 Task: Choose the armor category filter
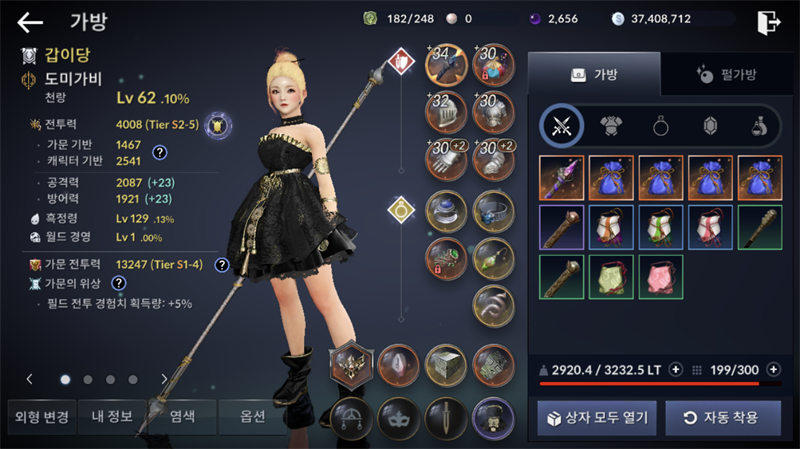point(611,126)
